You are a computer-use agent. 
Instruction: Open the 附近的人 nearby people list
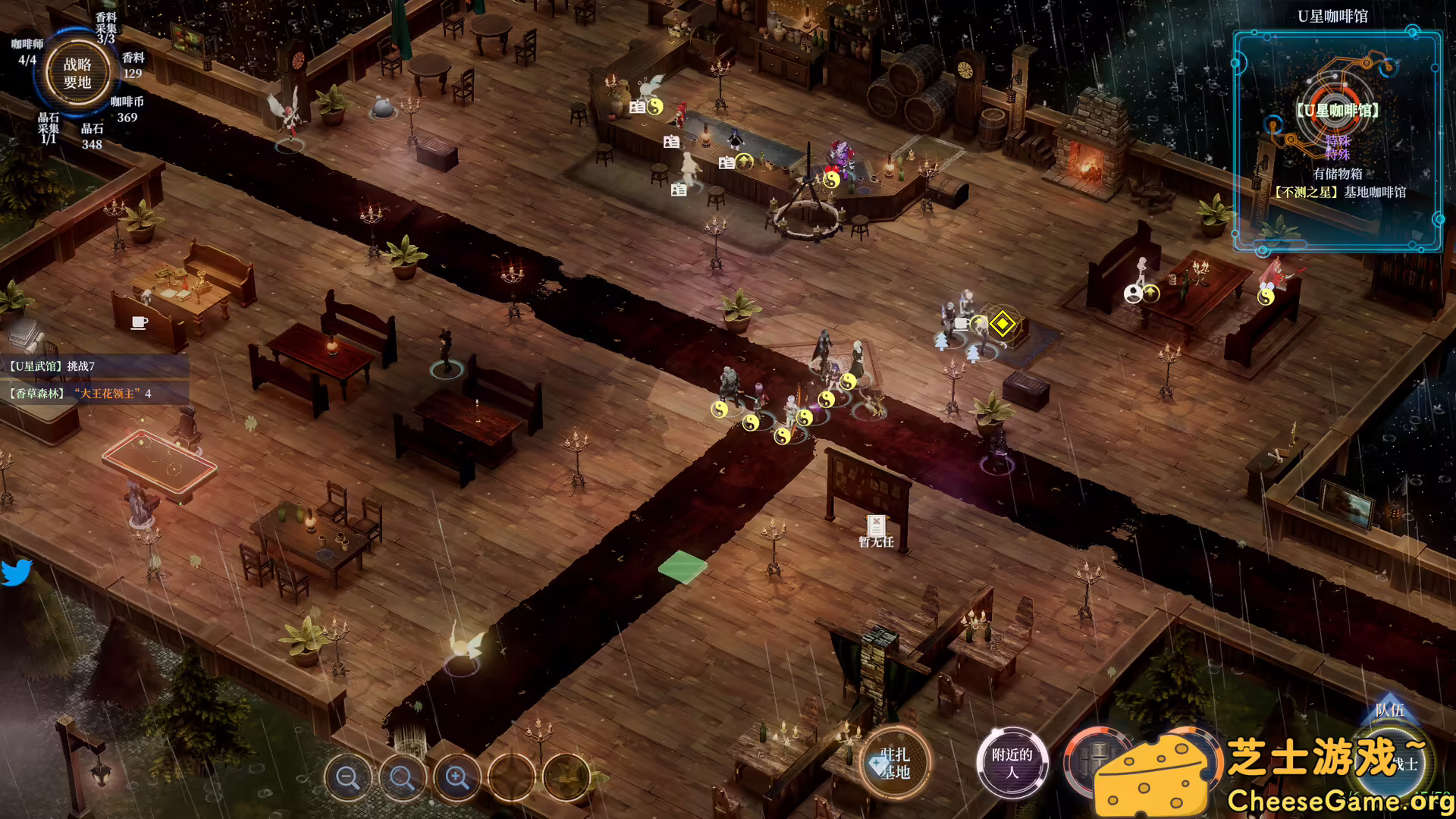pos(1012,764)
